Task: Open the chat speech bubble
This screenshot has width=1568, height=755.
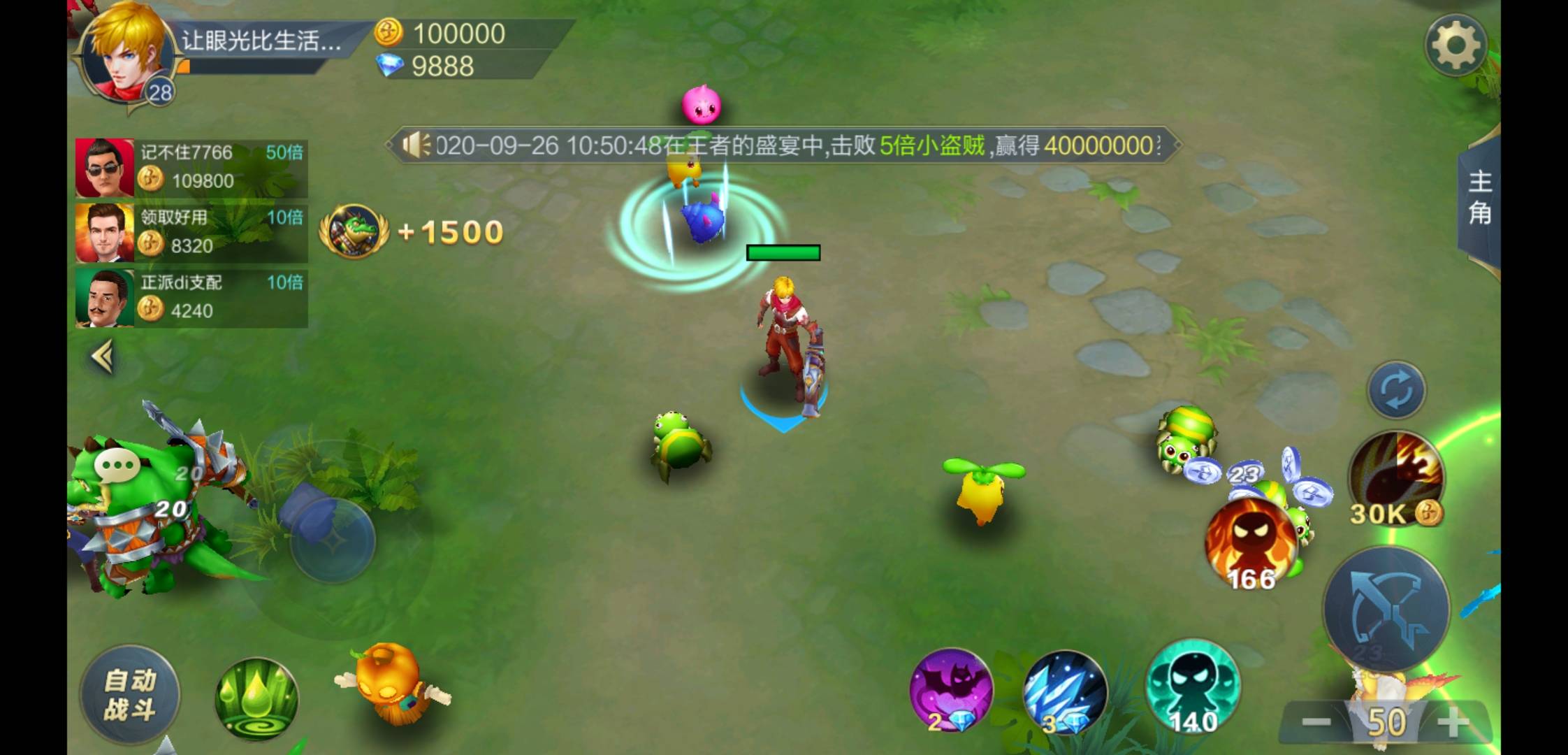Action: [117, 465]
